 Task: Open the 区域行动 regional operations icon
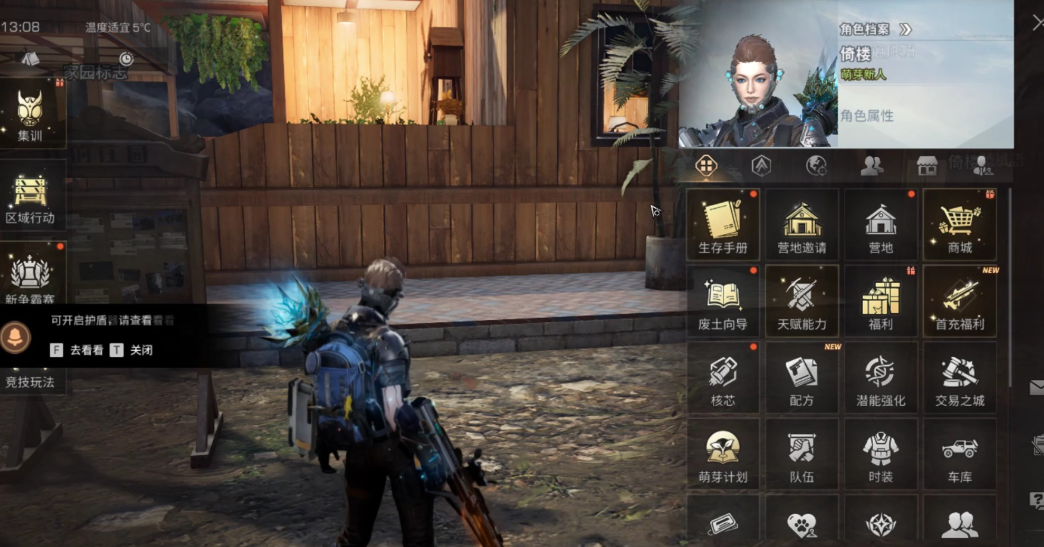pyautogui.click(x=30, y=197)
